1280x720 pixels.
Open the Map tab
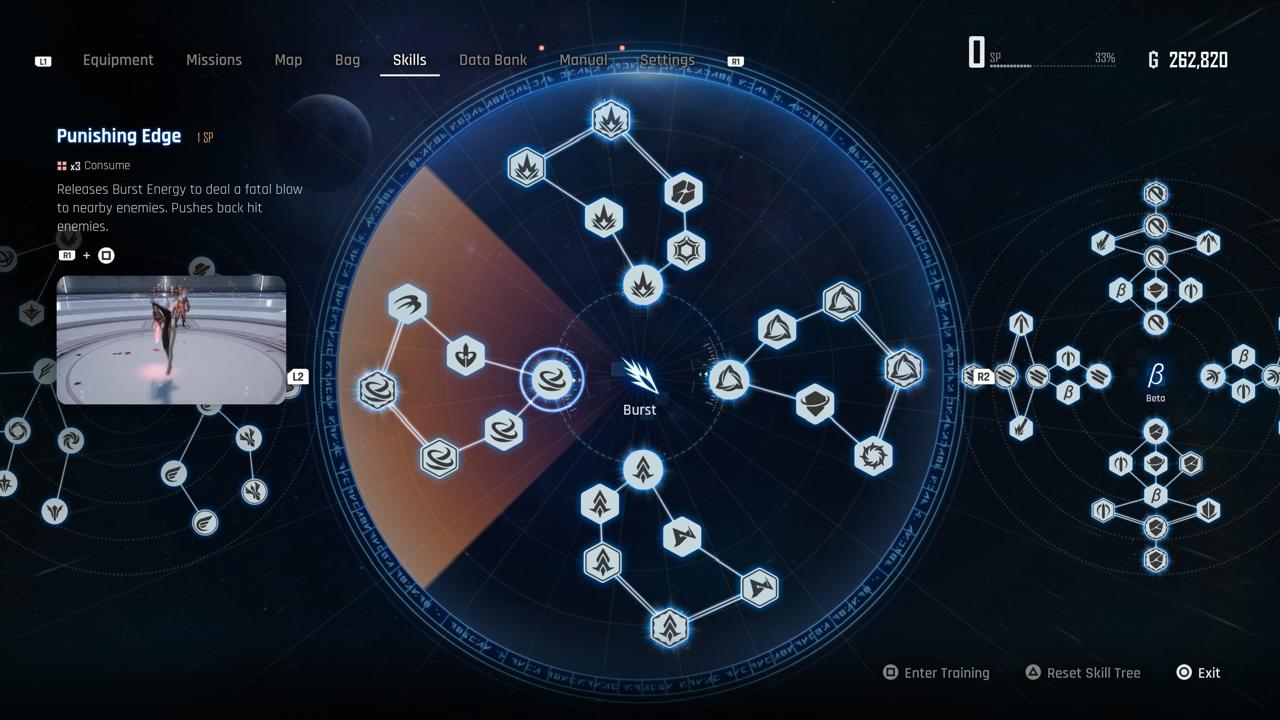coord(288,60)
